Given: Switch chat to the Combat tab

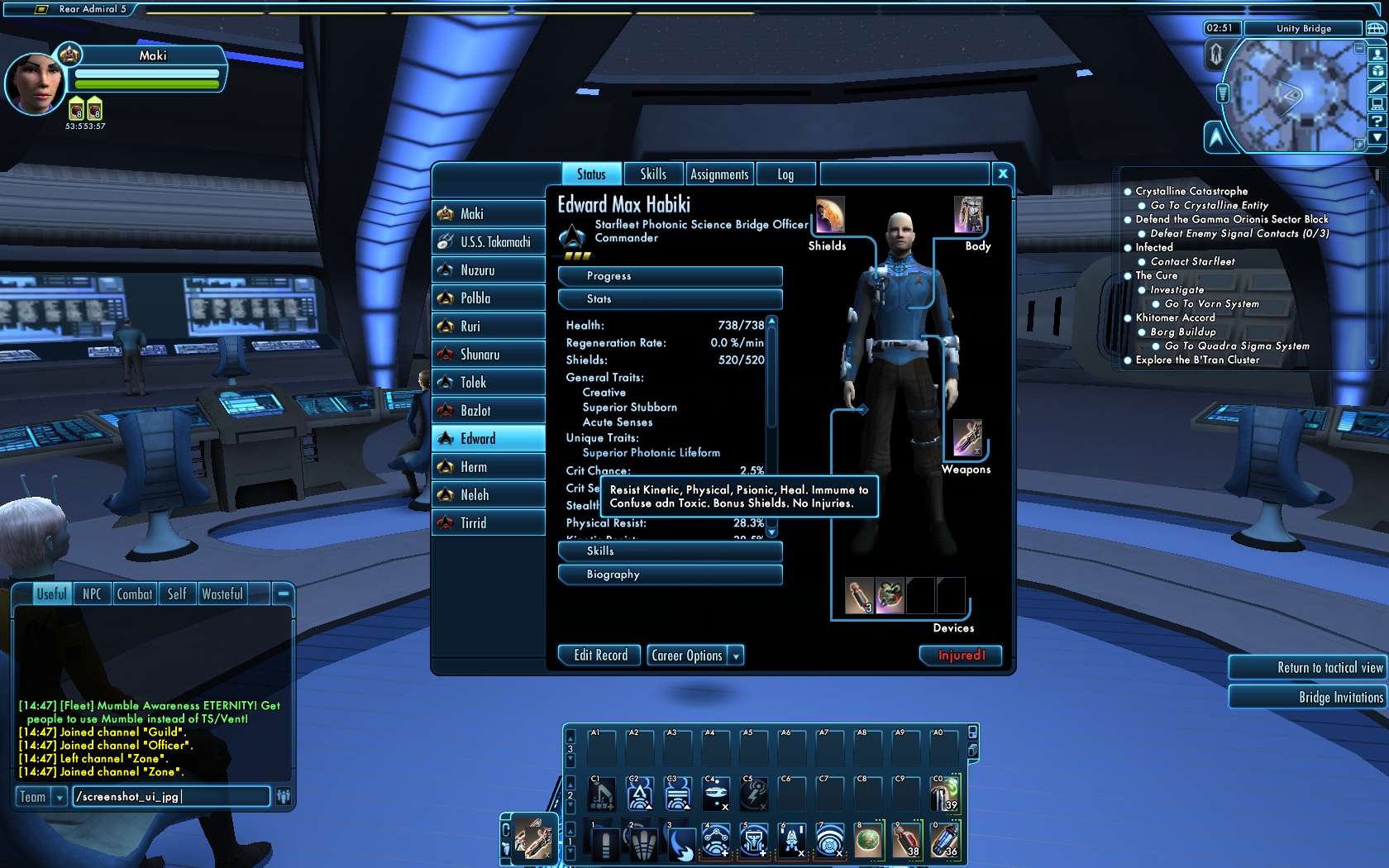Looking at the screenshot, I should point(134,594).
